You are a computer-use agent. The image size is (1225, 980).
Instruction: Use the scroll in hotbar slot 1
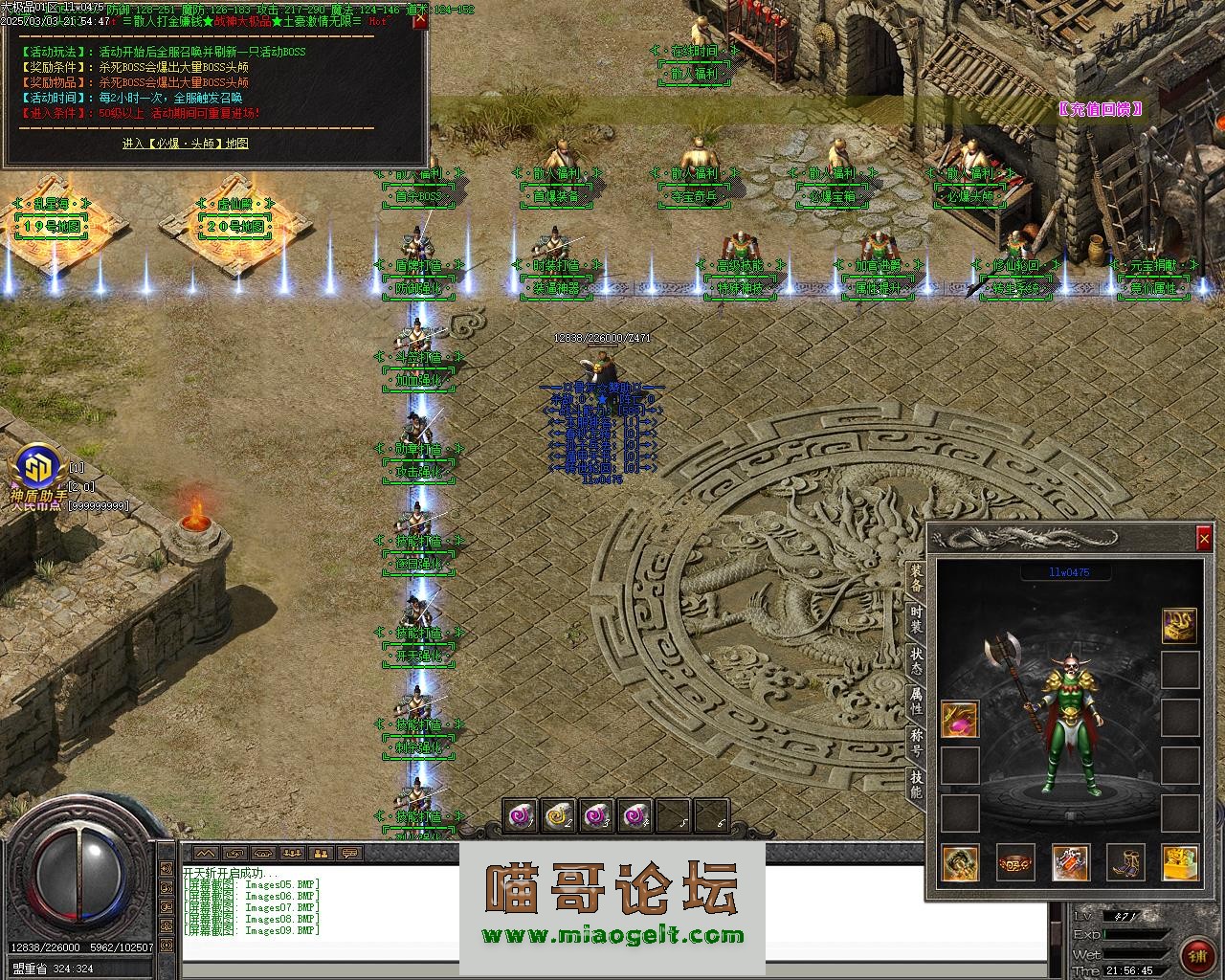point(522,816)
